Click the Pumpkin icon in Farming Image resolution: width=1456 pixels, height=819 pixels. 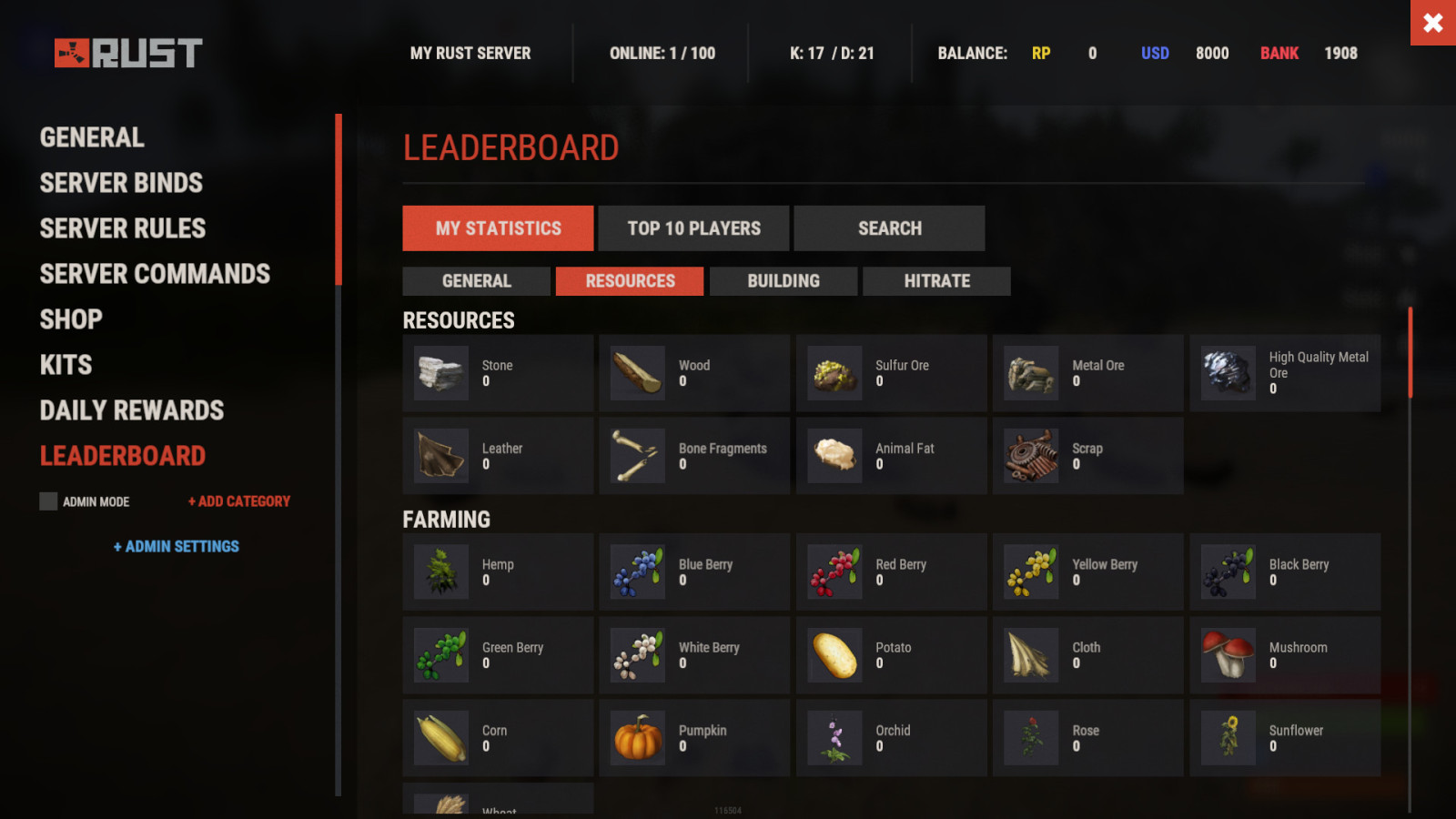point(637,737)
